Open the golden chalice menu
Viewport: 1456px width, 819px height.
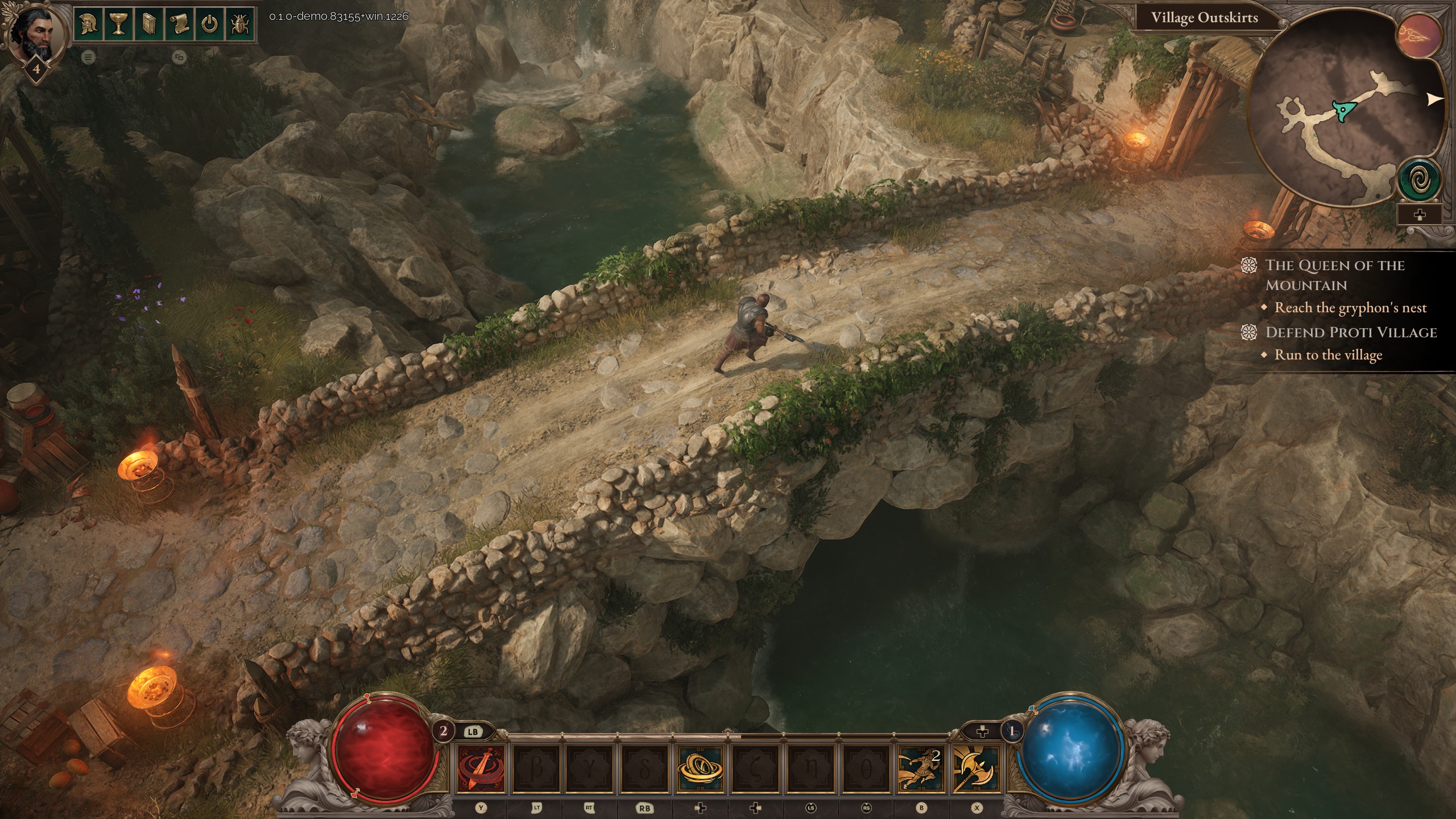[x=118, y=25]
